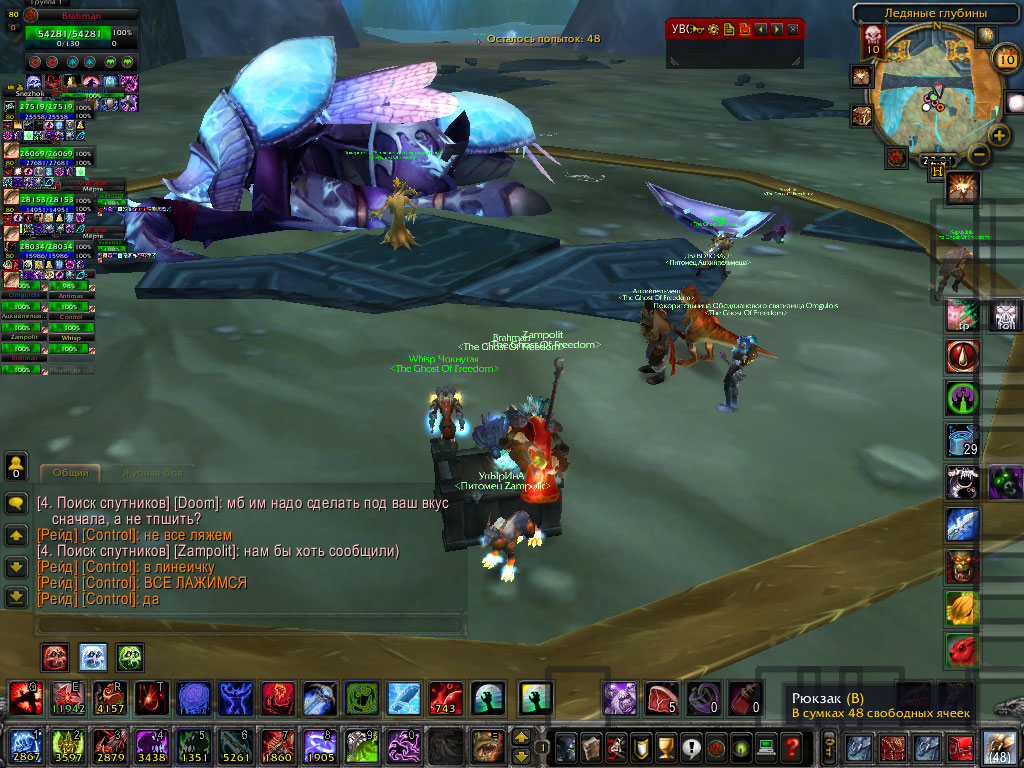Image resolution: width=1024 pixels, height=768 pixels.
Task: Open the red question mark help button
Action: [792, 746]
